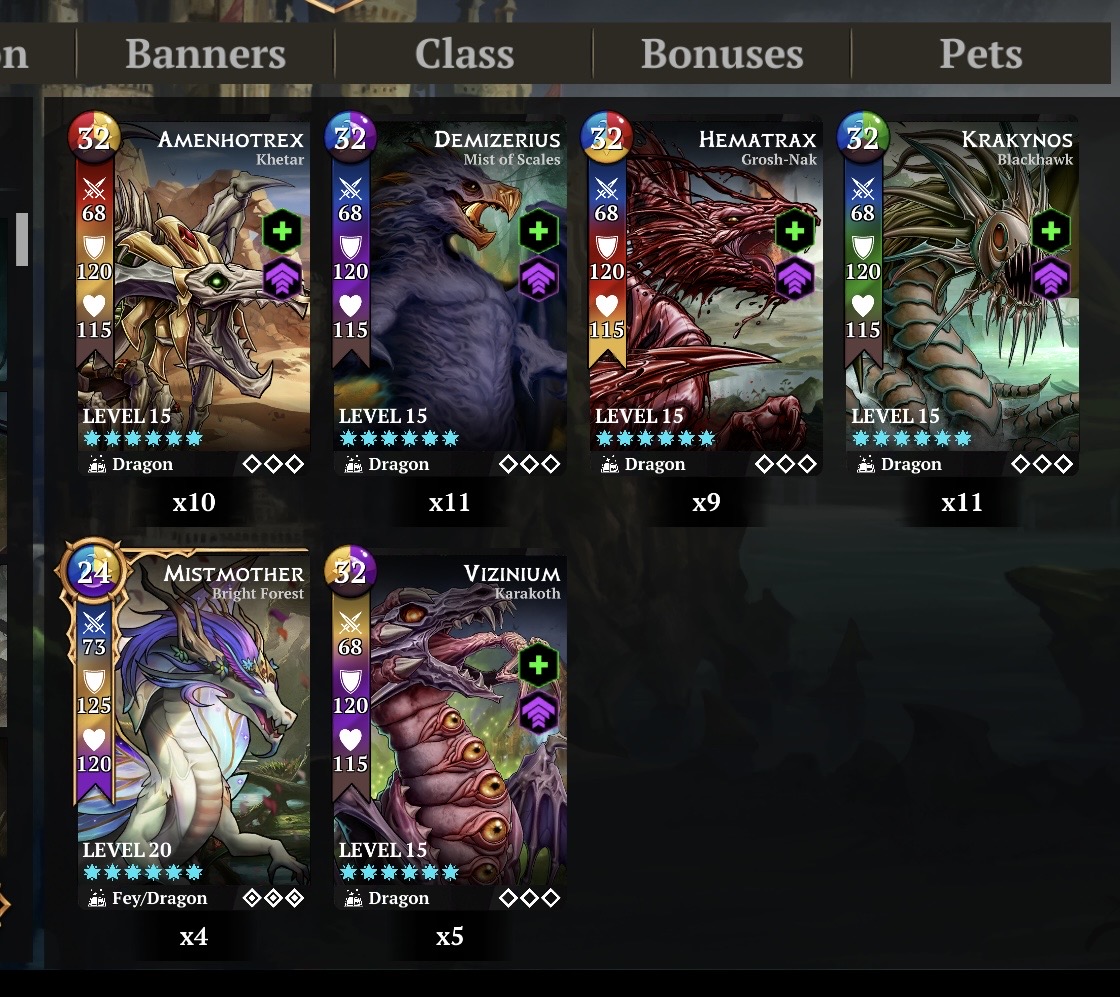Show the Bonuses tab
The width and height of the screenshot is (1120, 997).
click(722, 54)
